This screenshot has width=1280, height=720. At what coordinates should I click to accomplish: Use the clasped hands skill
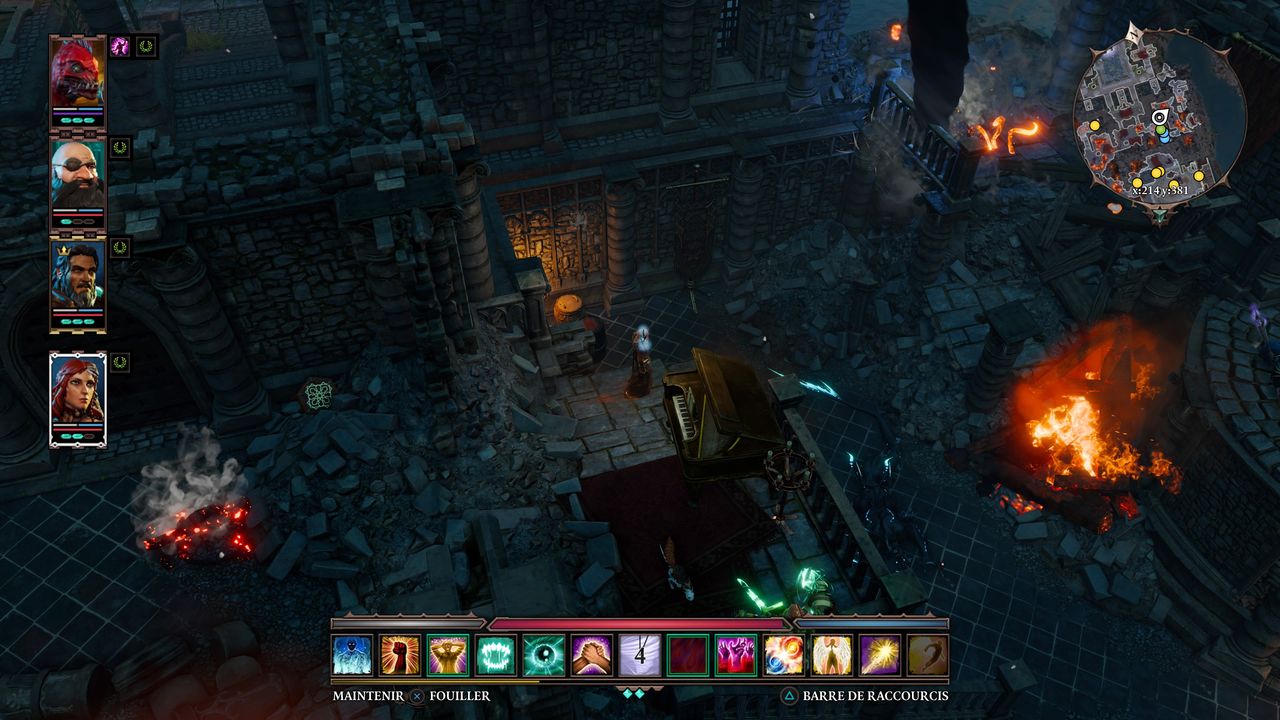[592, 655]
